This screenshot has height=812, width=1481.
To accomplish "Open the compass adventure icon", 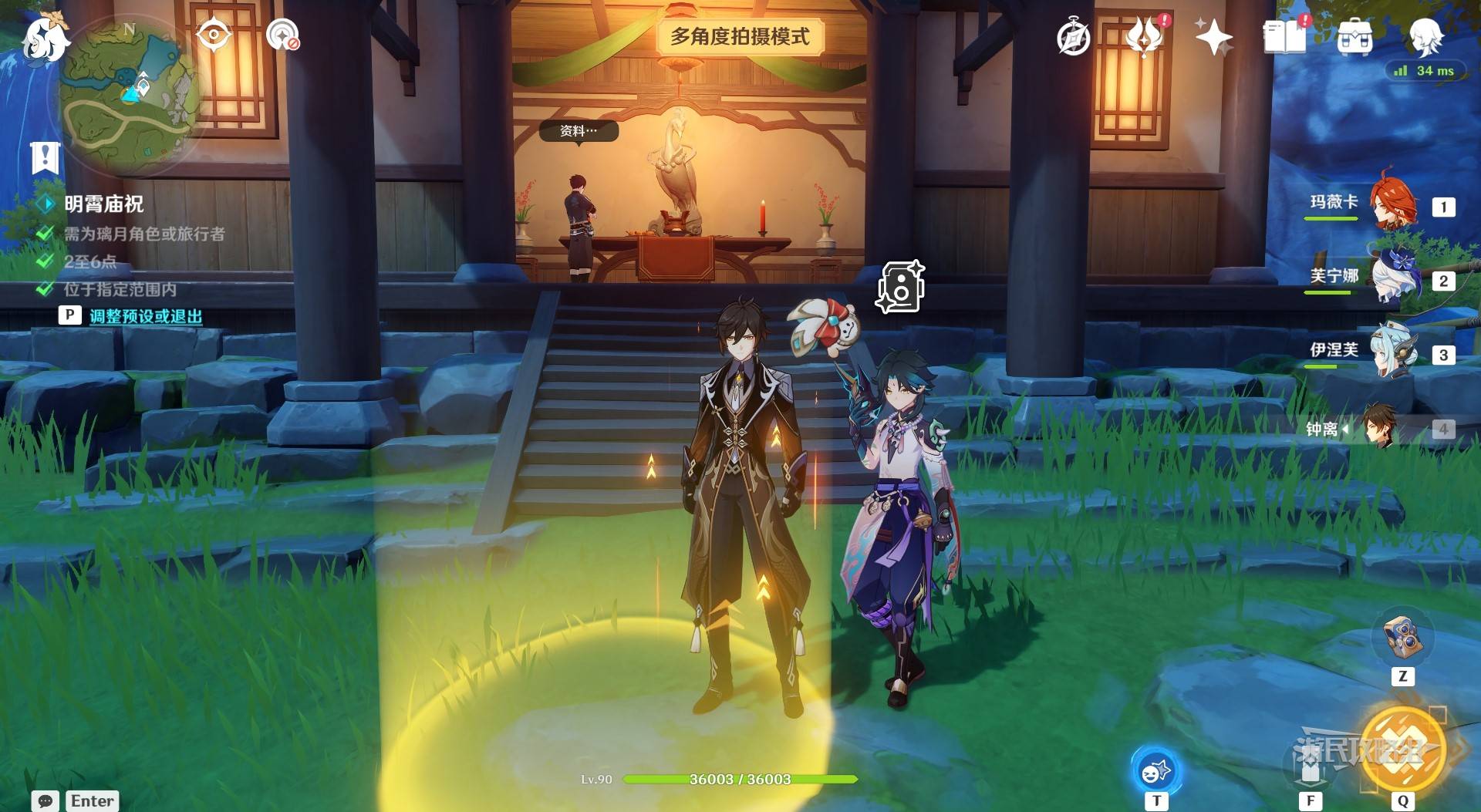I will [x=1073, y=38].
